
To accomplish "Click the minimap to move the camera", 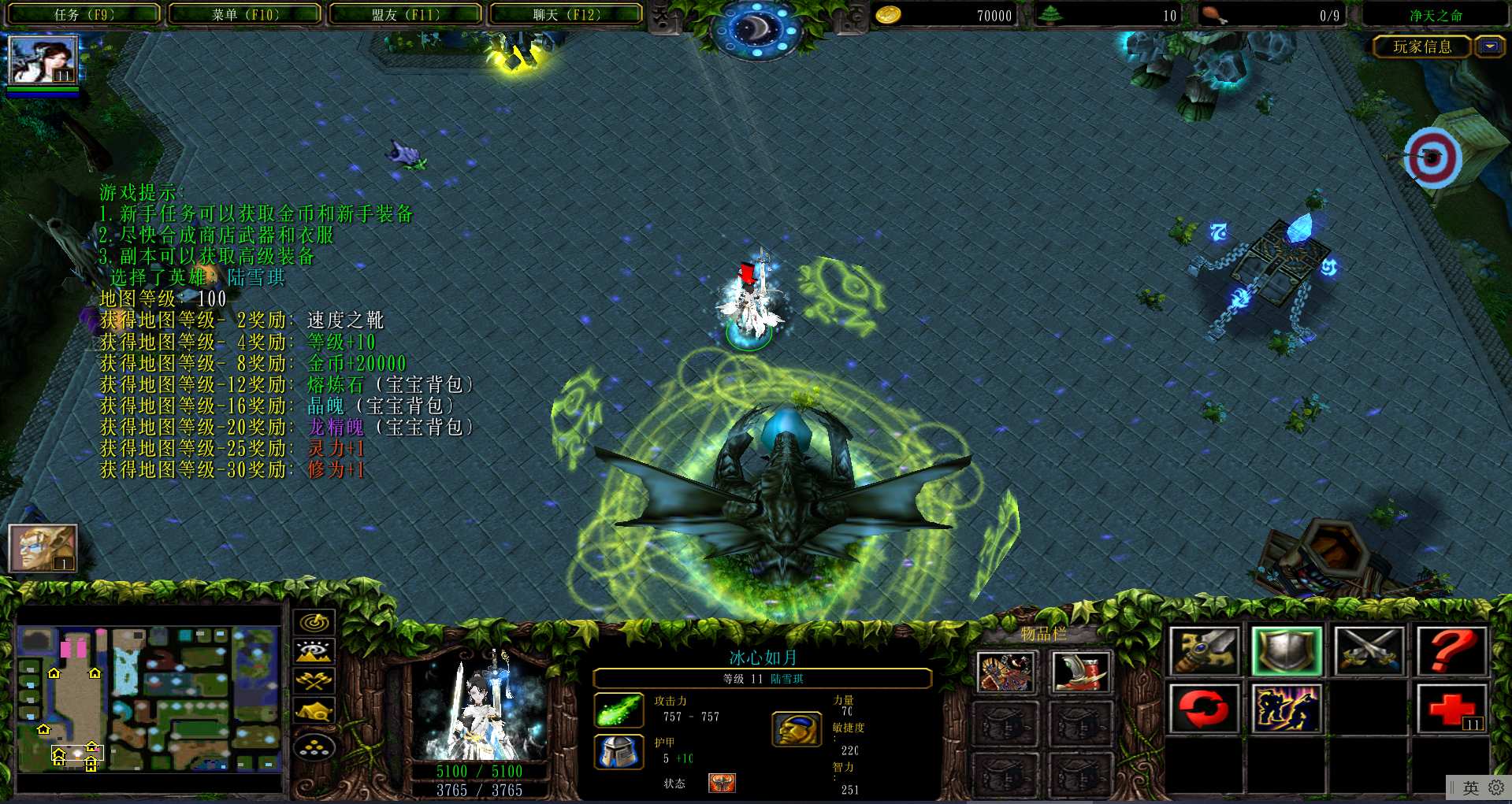I will pos(150,698).
